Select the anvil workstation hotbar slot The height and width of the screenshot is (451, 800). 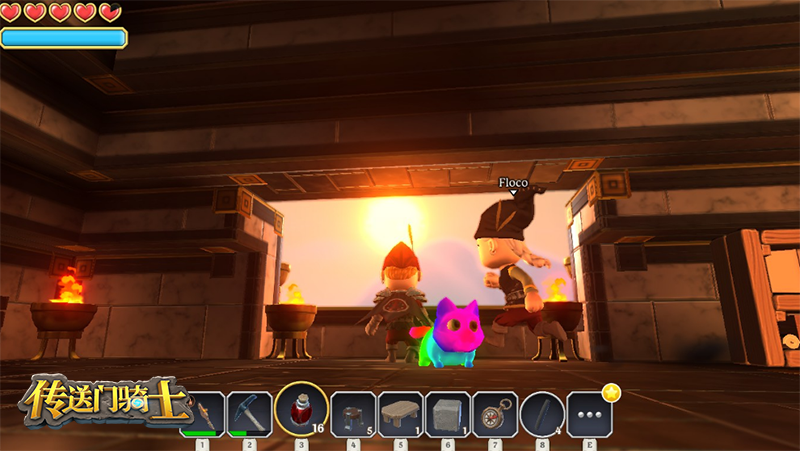[x=353, y=413]
